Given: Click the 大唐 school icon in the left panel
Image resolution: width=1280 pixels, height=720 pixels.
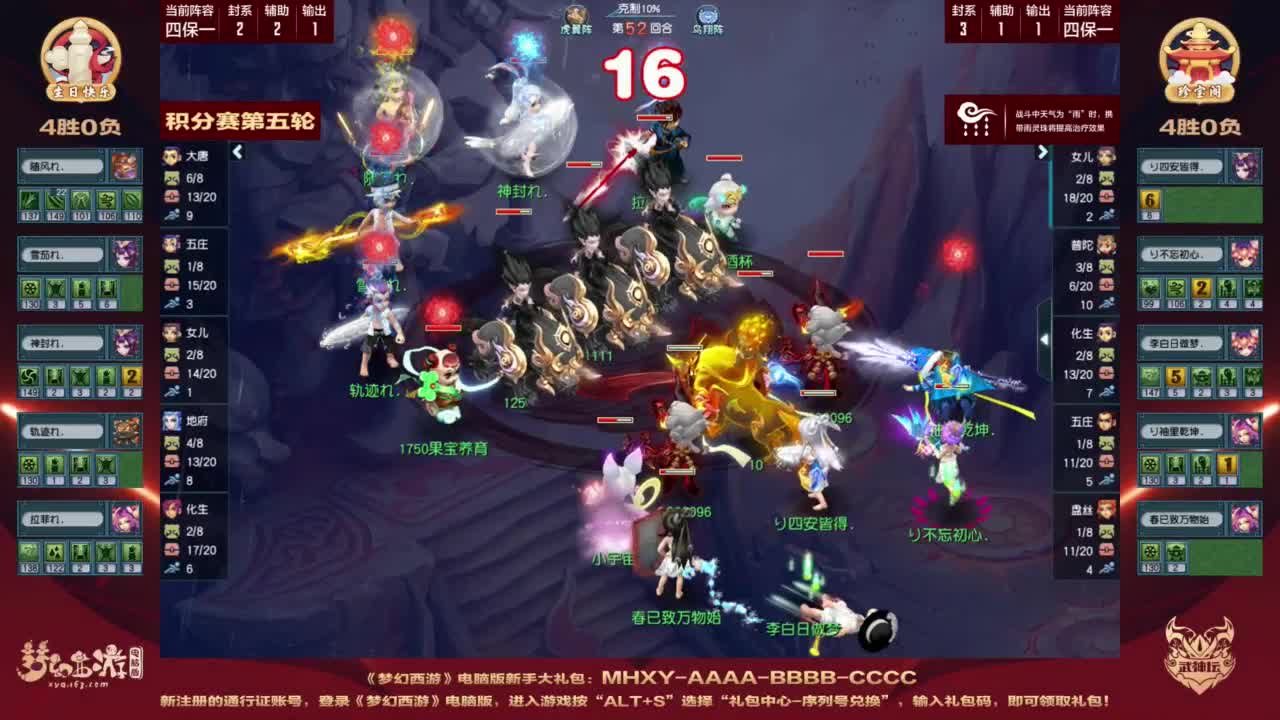Looking at the screenshot, I should coord(170,158).
